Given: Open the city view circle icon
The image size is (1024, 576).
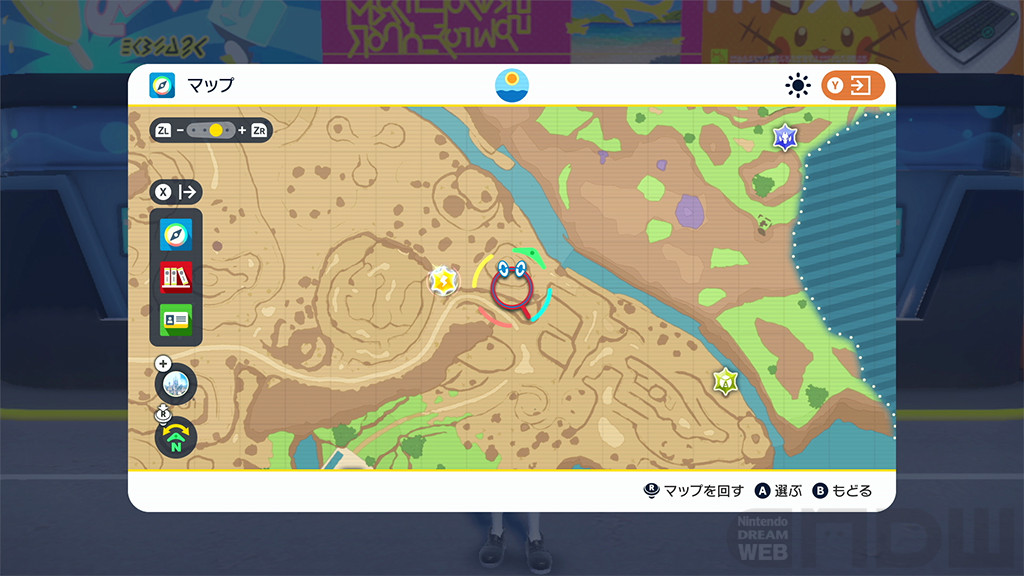Looking at the screenshot, I should tap(176, 382).
